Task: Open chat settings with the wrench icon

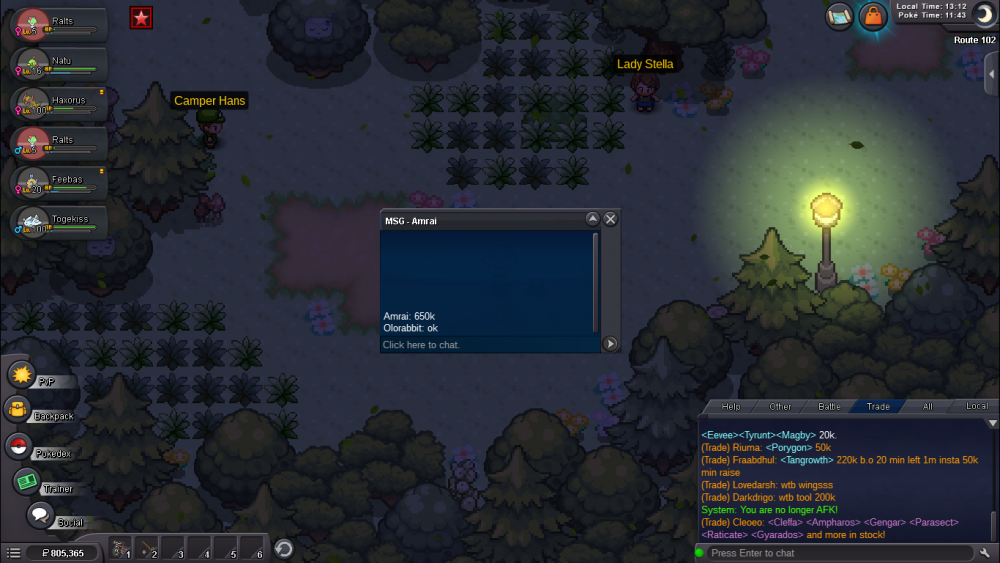Action: tap(986, 553)
